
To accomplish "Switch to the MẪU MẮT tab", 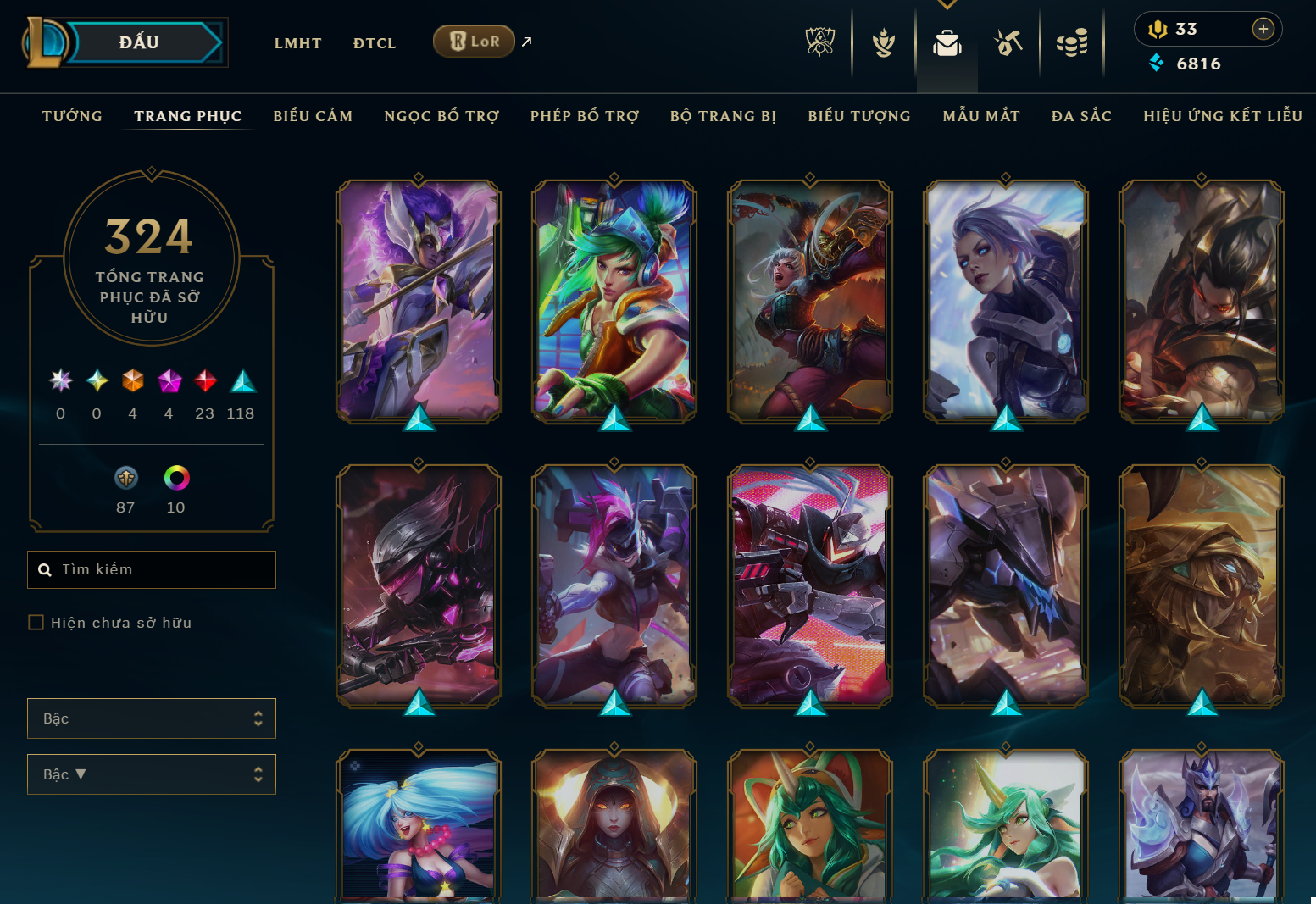I will 980,116.
